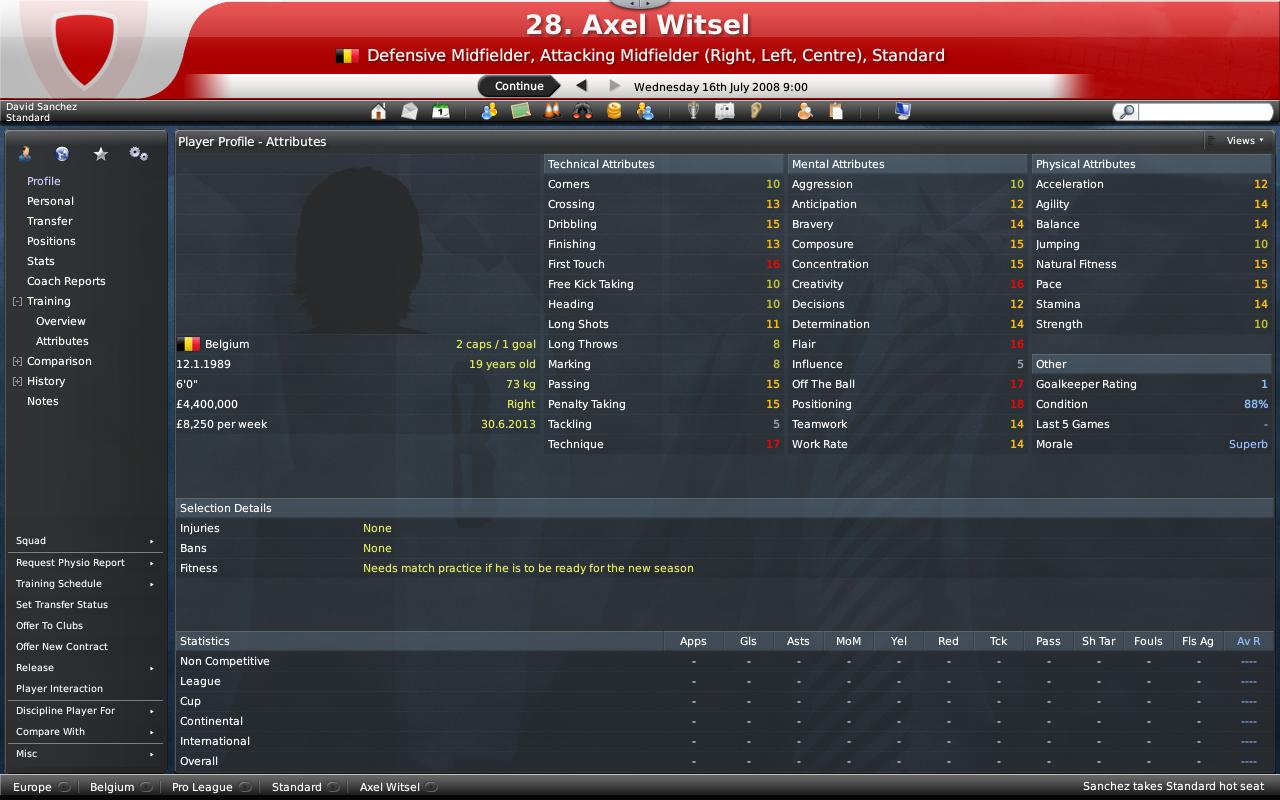Open the Positions page for Witsel
The width and height of the screenshot is (1280, 800).
click(x=49, y=241)
